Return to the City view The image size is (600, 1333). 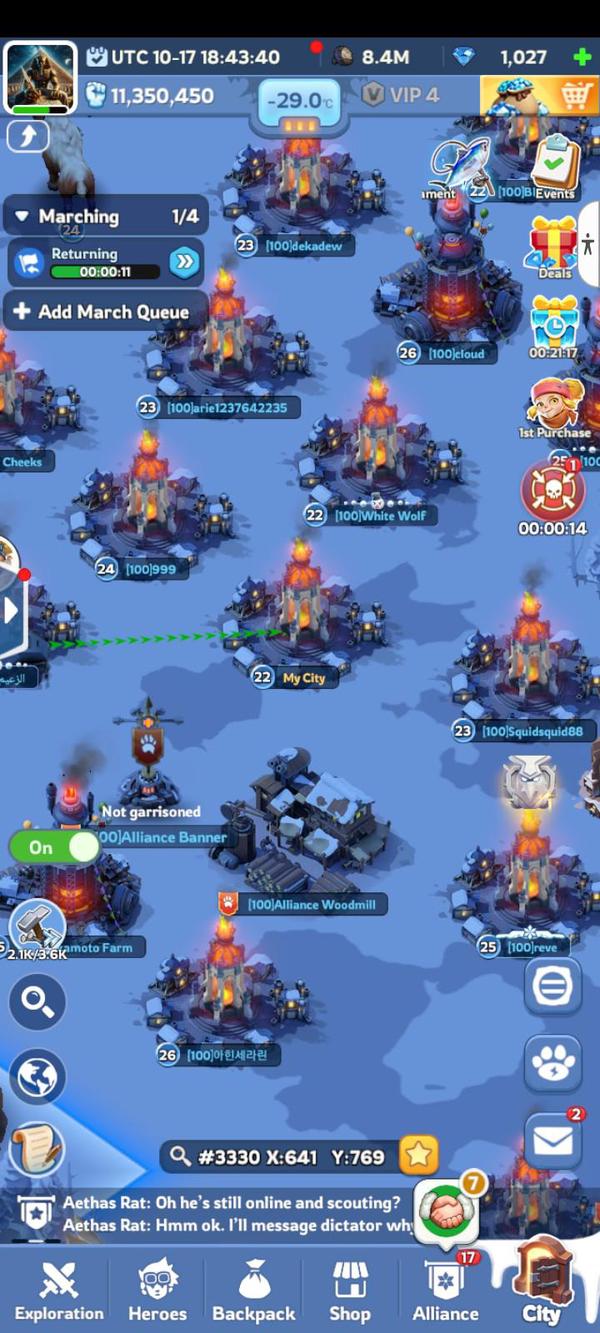[542, 1287]
